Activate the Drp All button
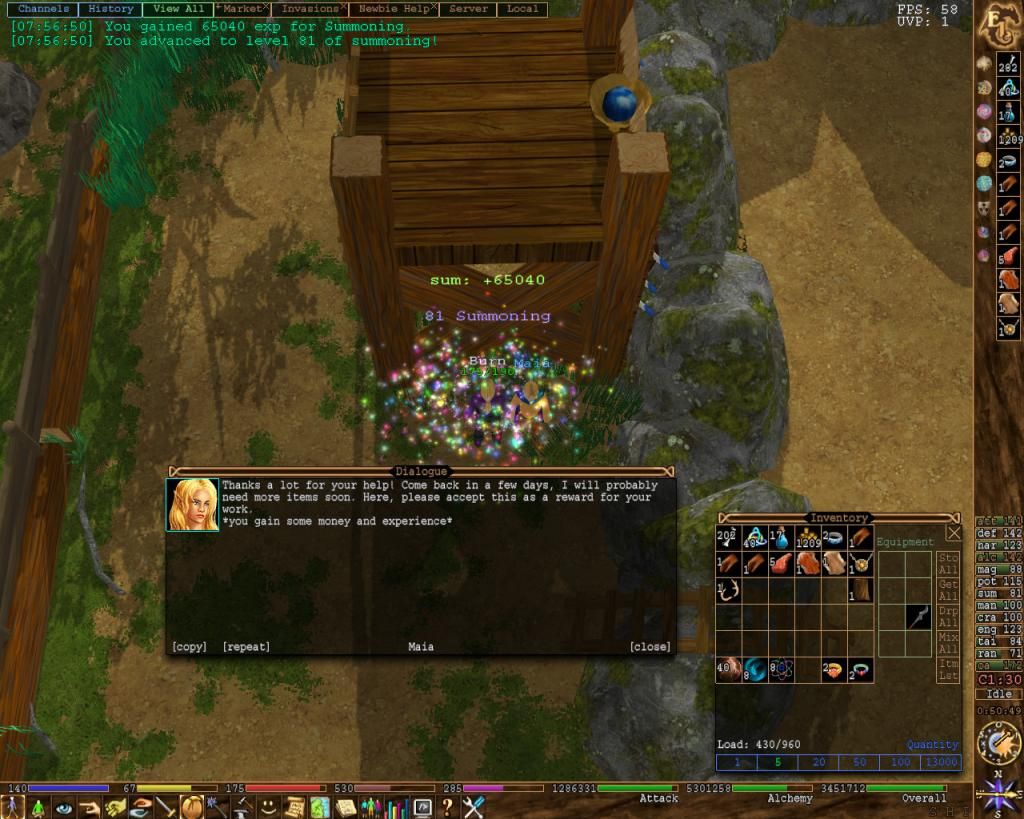1024x819 pixels. coord(948,617)
